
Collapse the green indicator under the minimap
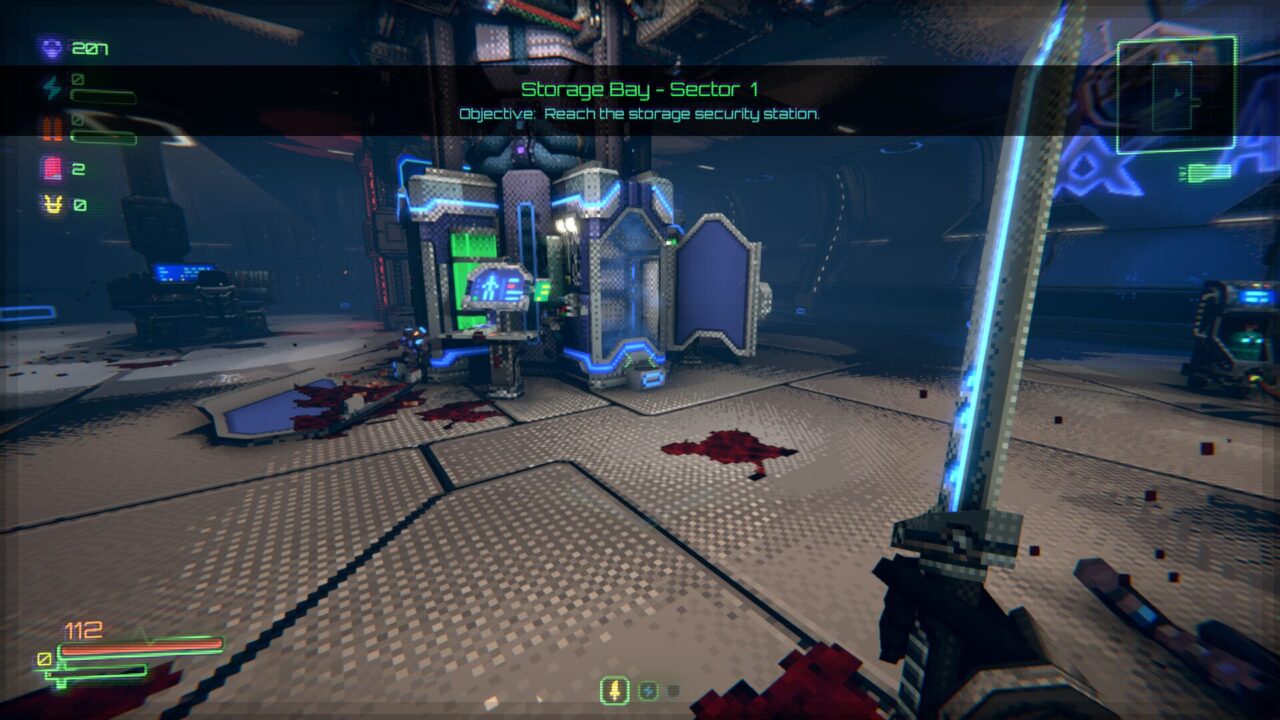click(1203, 174)
